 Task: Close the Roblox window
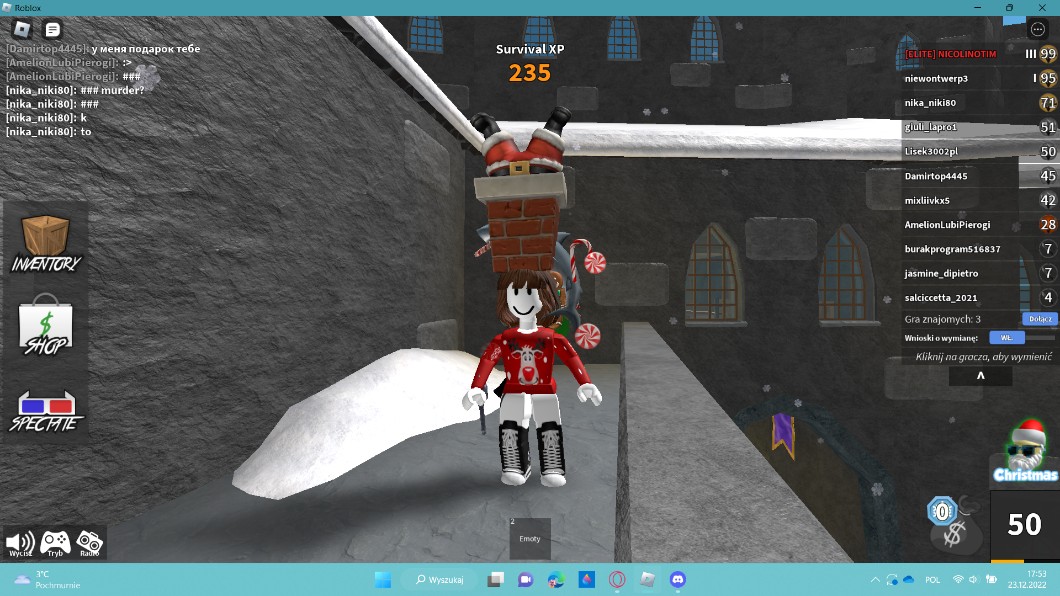(1040, 7)
